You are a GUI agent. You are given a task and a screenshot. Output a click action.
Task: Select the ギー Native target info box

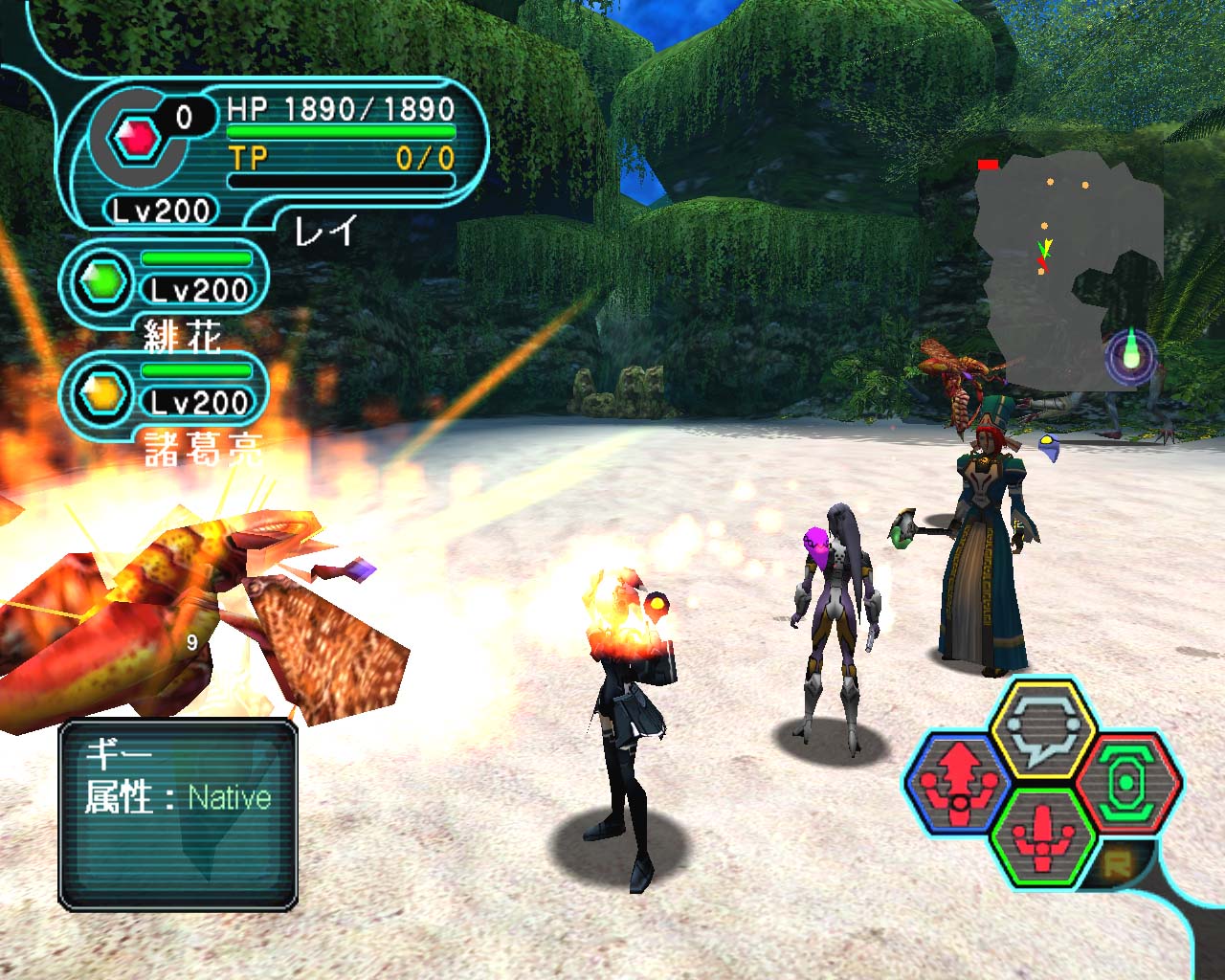pos(178,813)
